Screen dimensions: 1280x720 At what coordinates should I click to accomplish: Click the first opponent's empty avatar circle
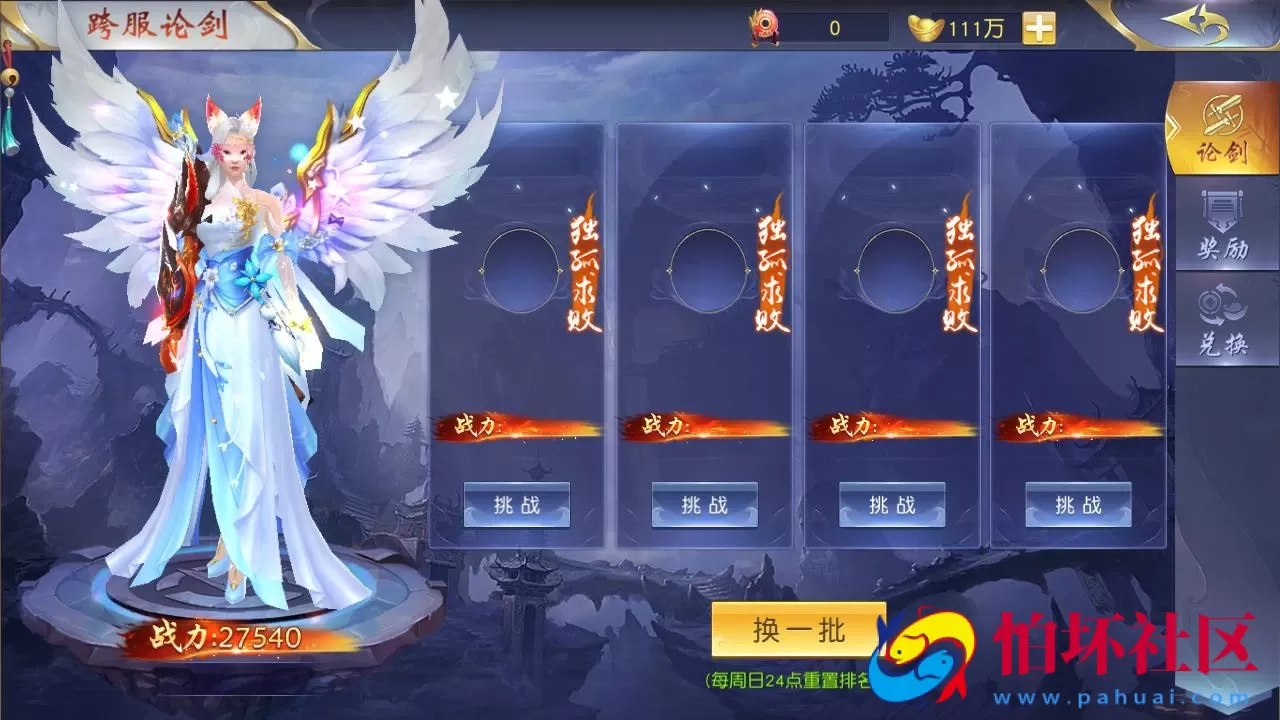click(519, 270)
